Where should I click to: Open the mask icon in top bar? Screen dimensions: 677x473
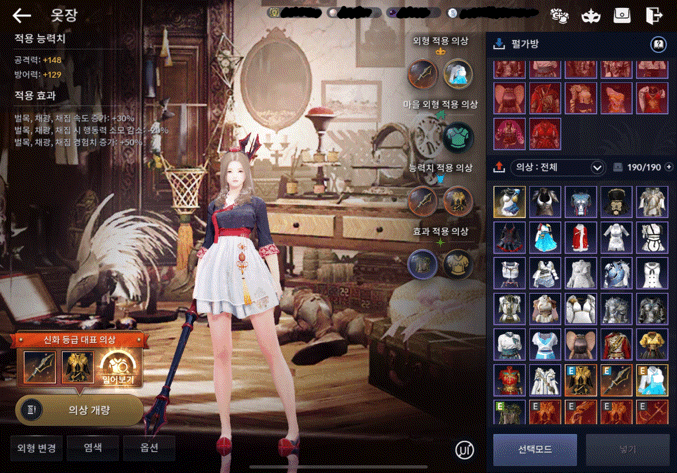click(x=591, y=15)
